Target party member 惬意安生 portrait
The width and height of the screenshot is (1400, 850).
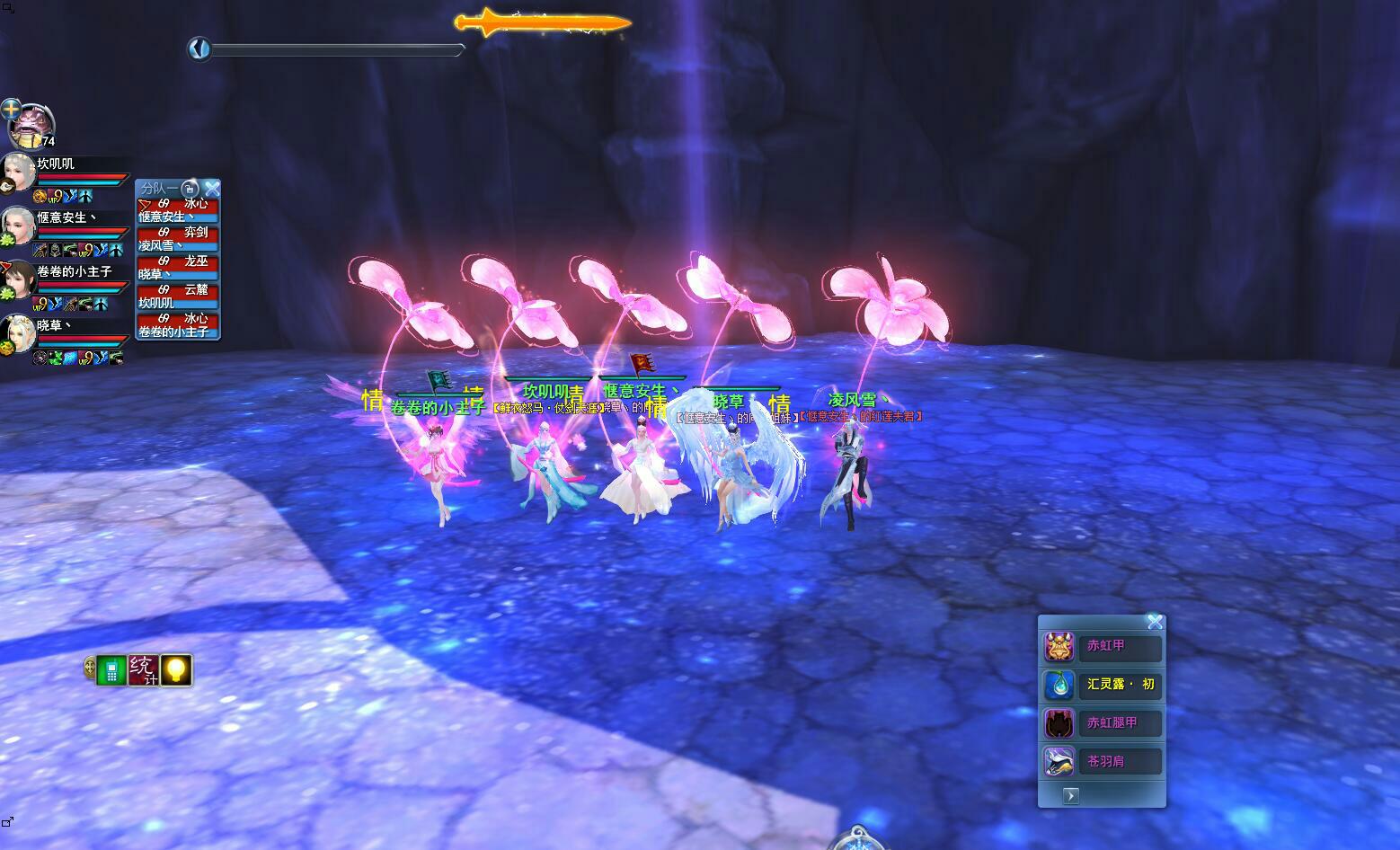click(x=18, y=225)
